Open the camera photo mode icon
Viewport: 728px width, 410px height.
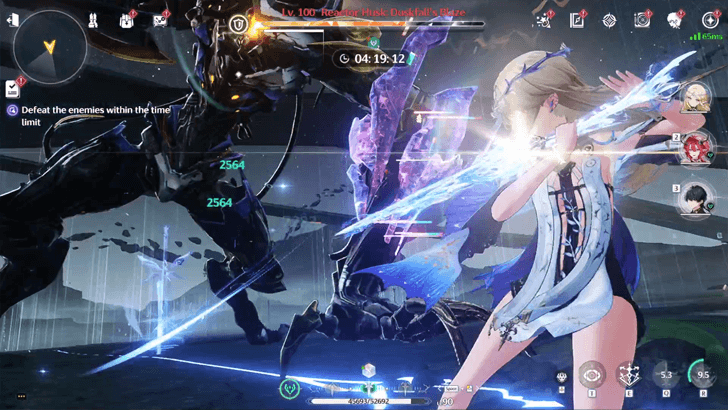pyautogui.click(x=642, y=19)
